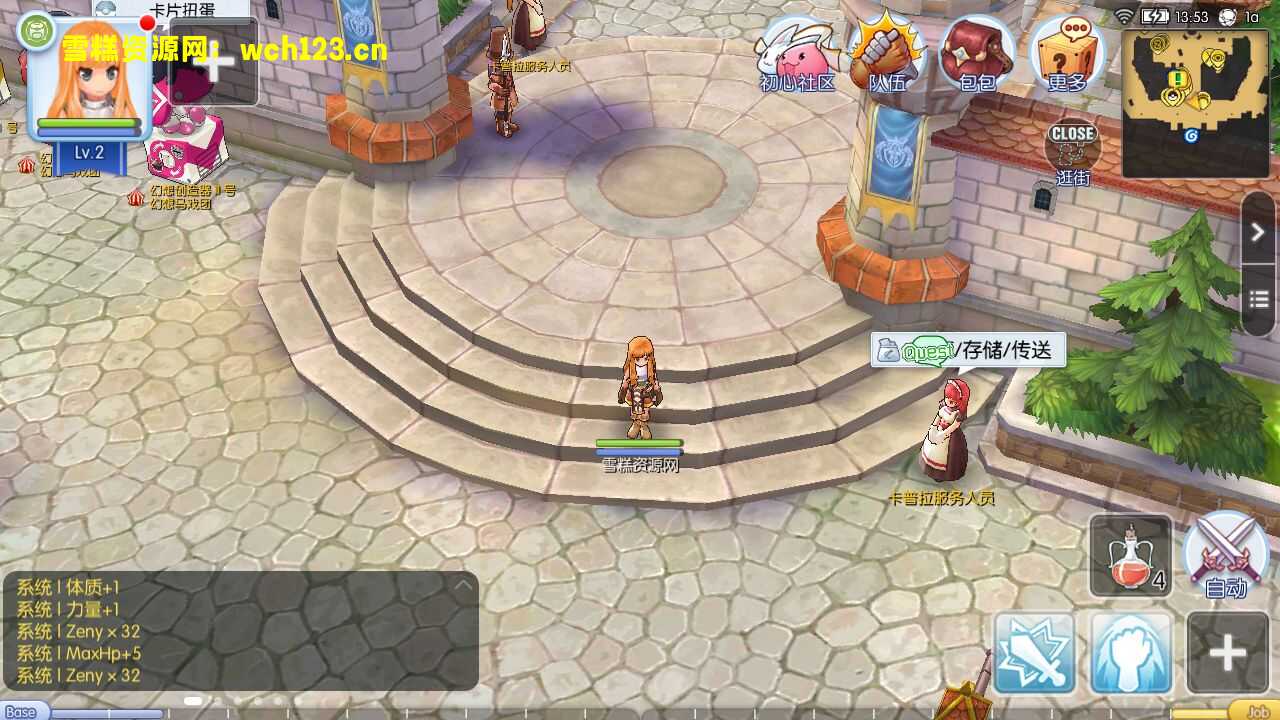Open the list icon below the arrow
Viewport: 1280px width, 720px height.
(1258, 300)
